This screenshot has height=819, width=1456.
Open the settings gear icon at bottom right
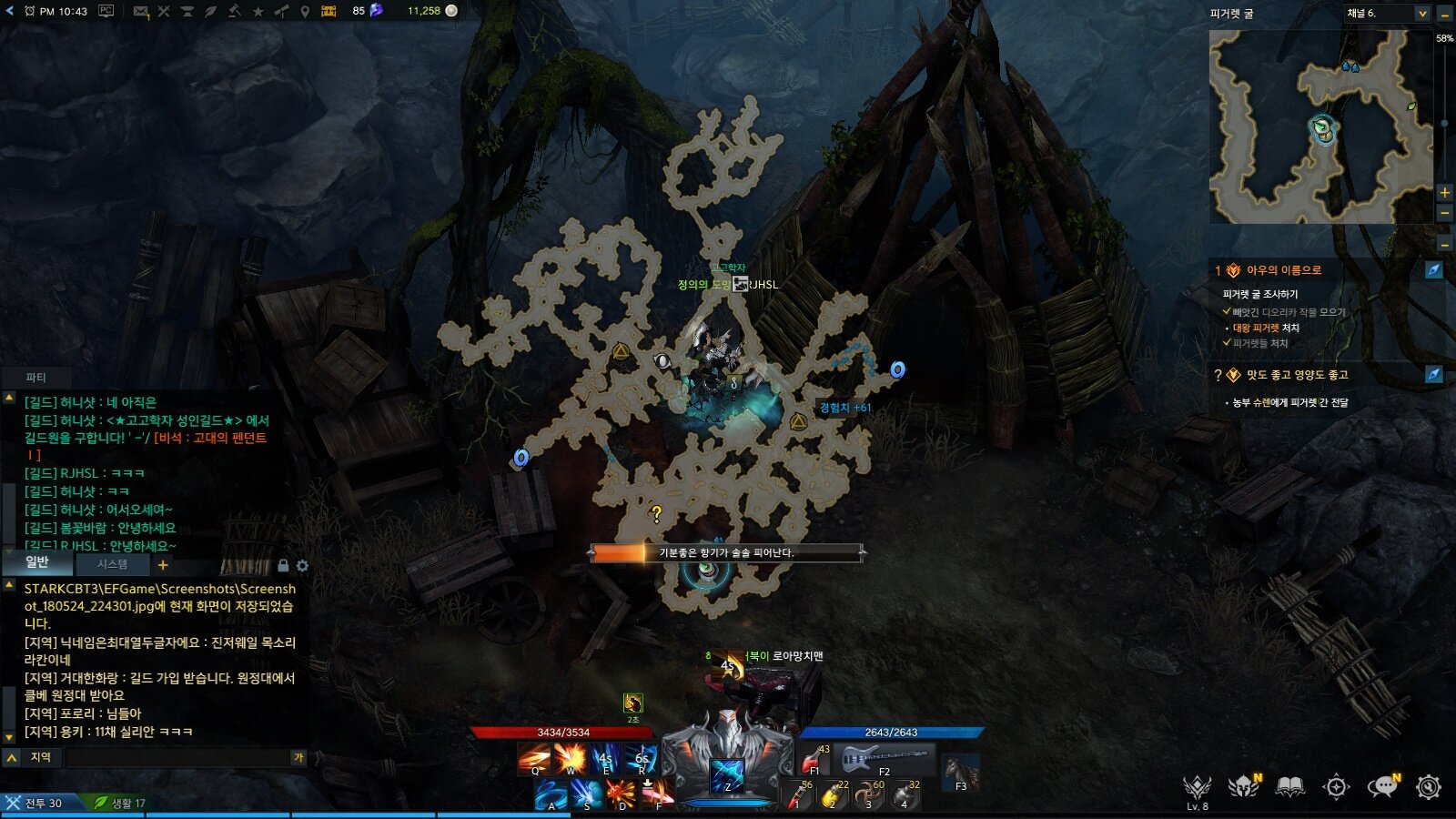pyautogui.click(x=1429, y=787)
